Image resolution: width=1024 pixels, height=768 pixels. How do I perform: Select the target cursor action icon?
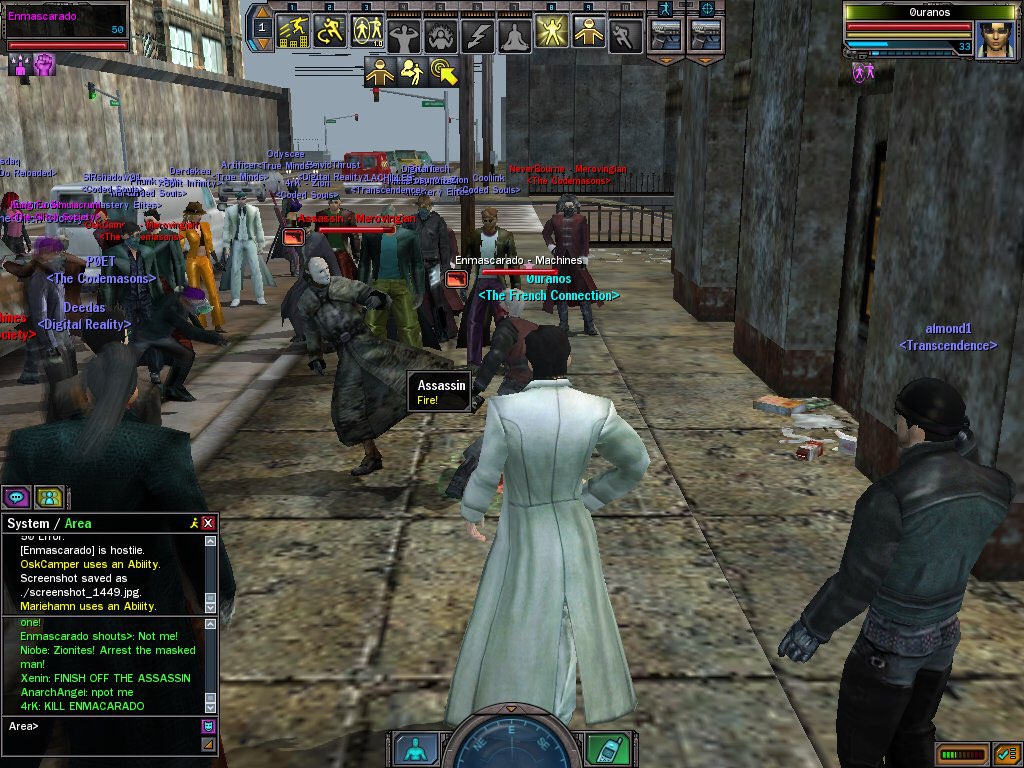point(444,72)
